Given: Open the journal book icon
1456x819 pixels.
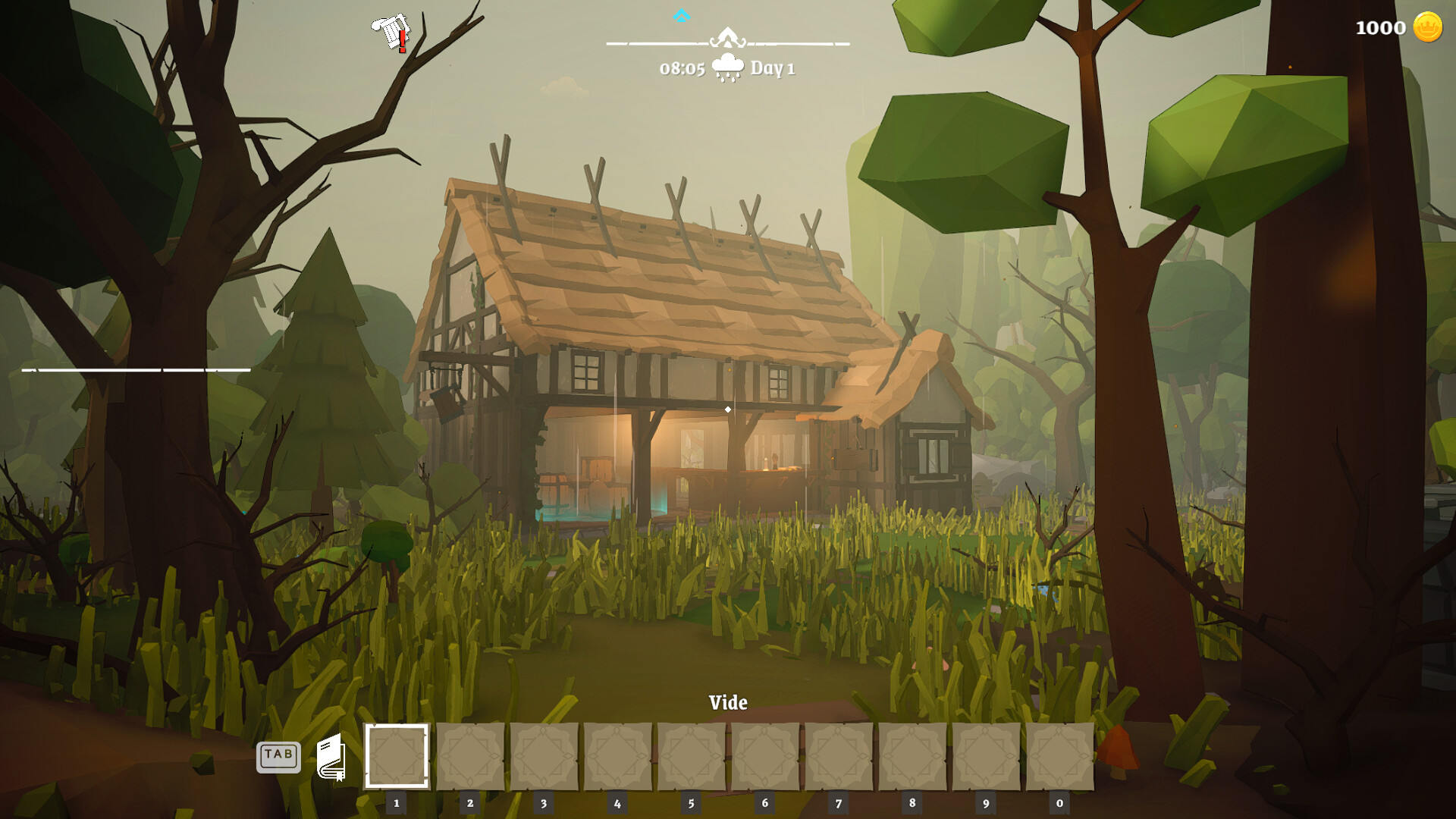Looking at the screenshot, I should tap(331, 757).
